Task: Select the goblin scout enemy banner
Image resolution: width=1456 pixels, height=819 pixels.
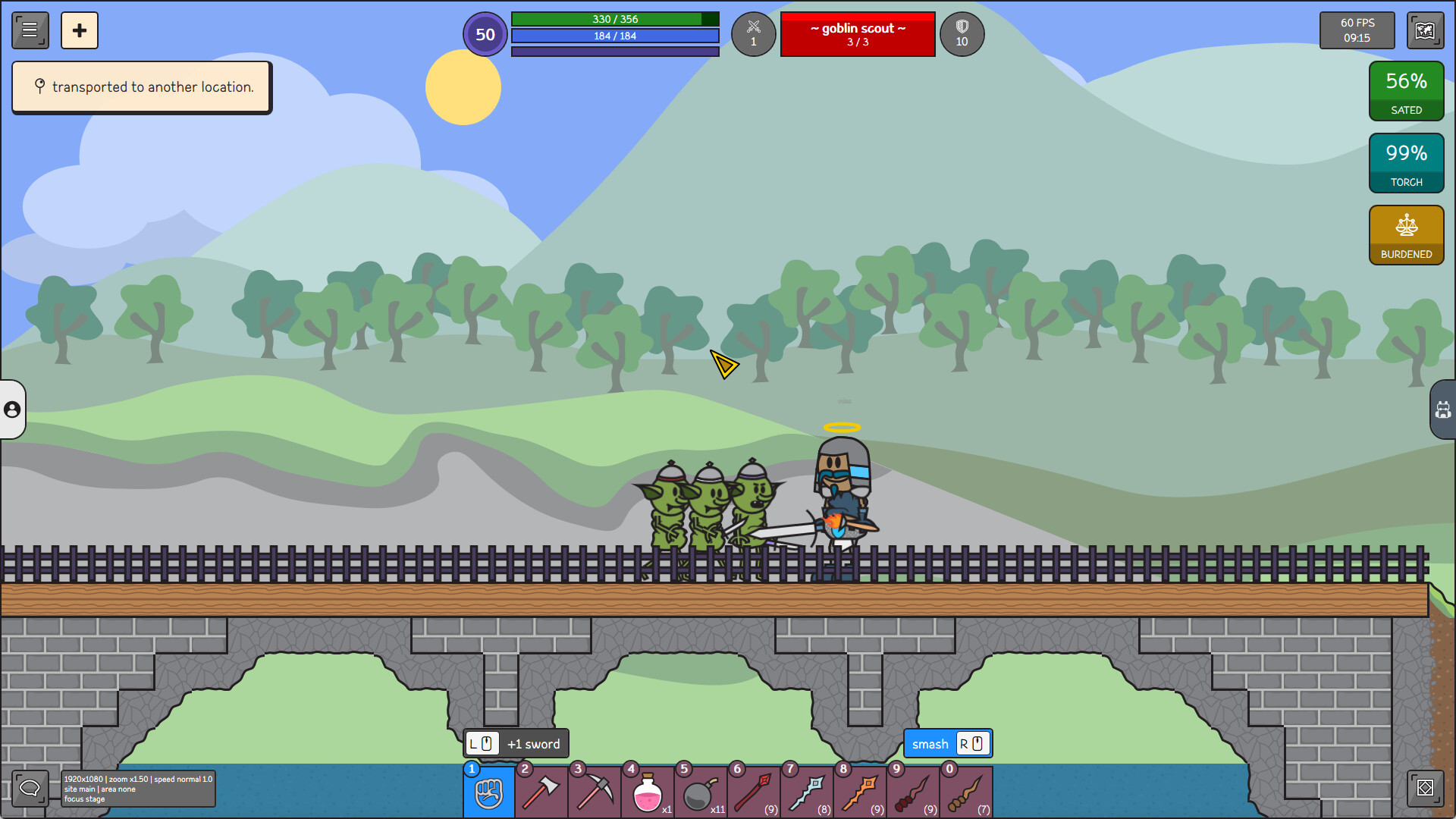Action: click(x=857, y=34)
